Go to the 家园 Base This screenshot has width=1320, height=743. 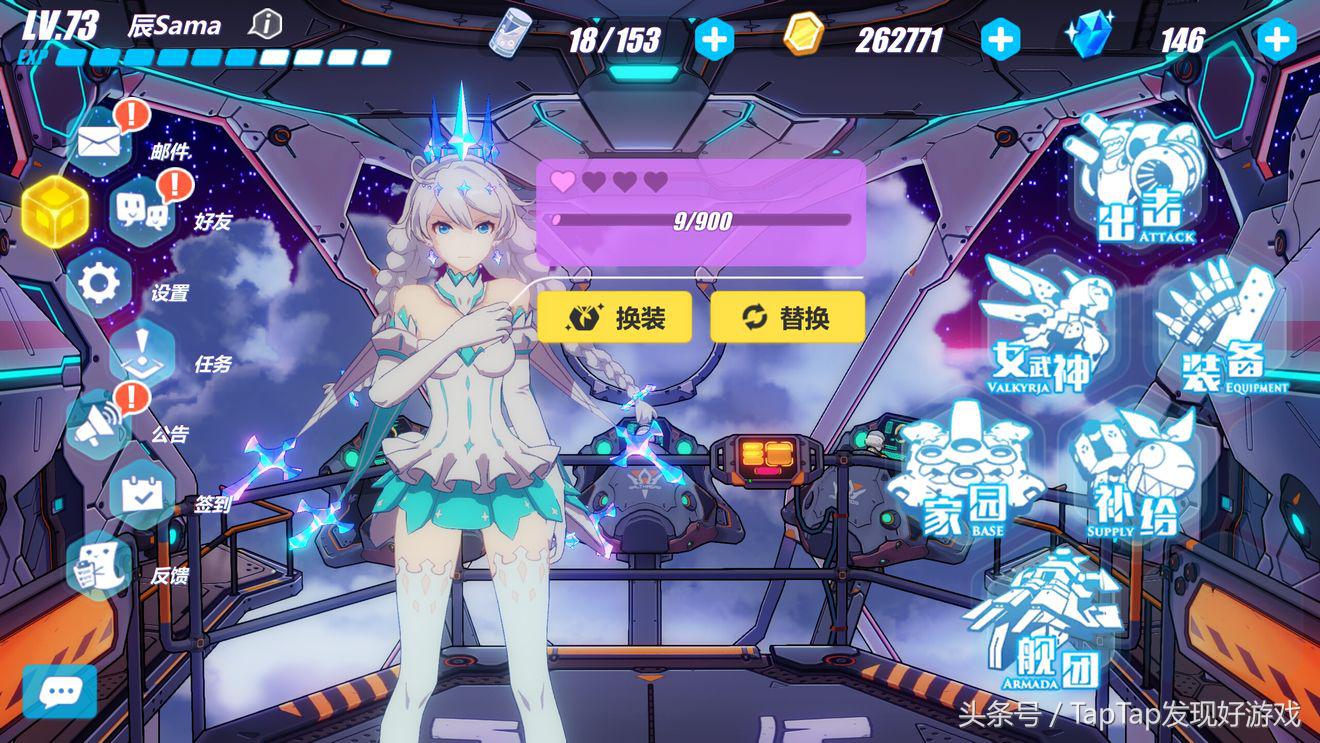(x=965, y=470)
